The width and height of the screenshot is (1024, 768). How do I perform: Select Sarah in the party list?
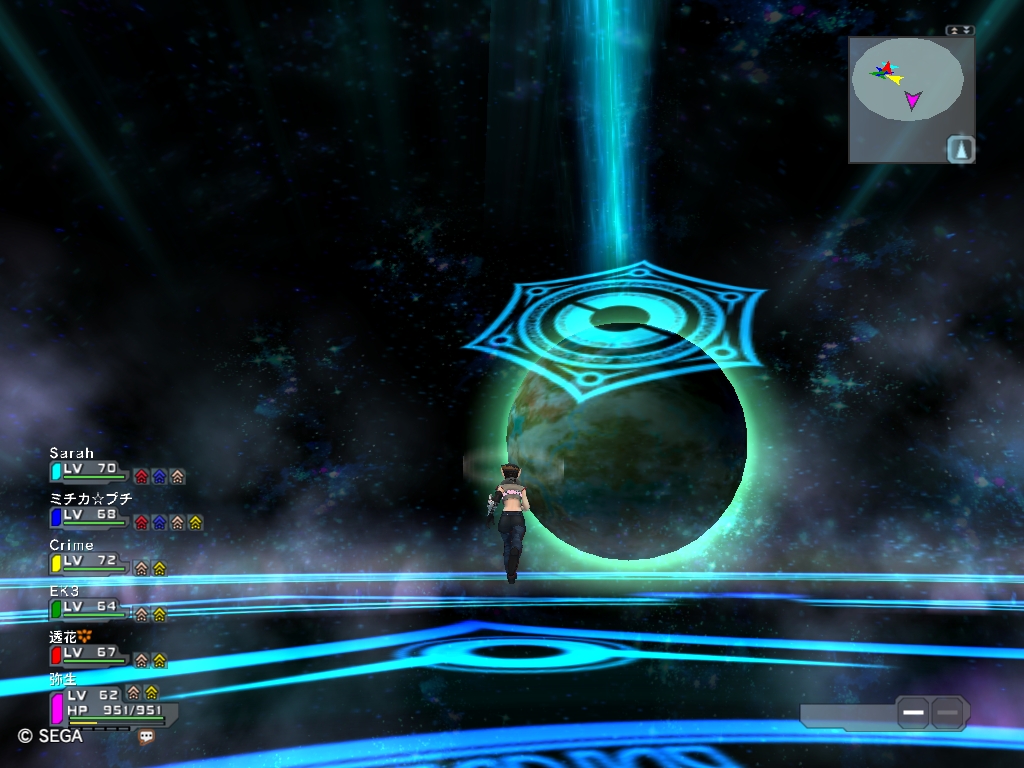[88, 468]
